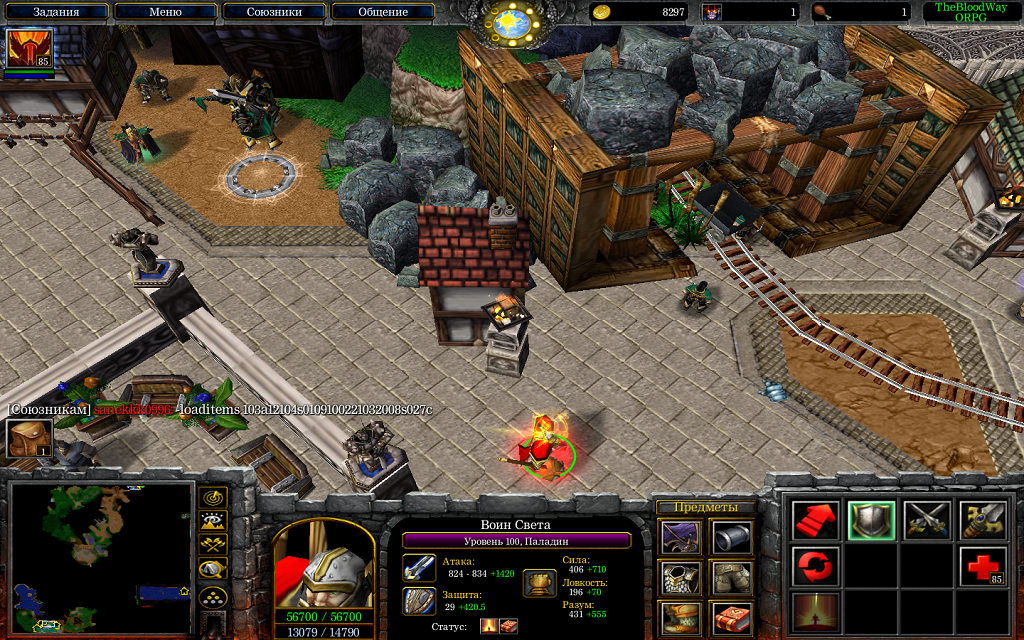This screenshot has width=1024, height=640.
Task: Open the Задания quest log
Action: coord(56,12)
